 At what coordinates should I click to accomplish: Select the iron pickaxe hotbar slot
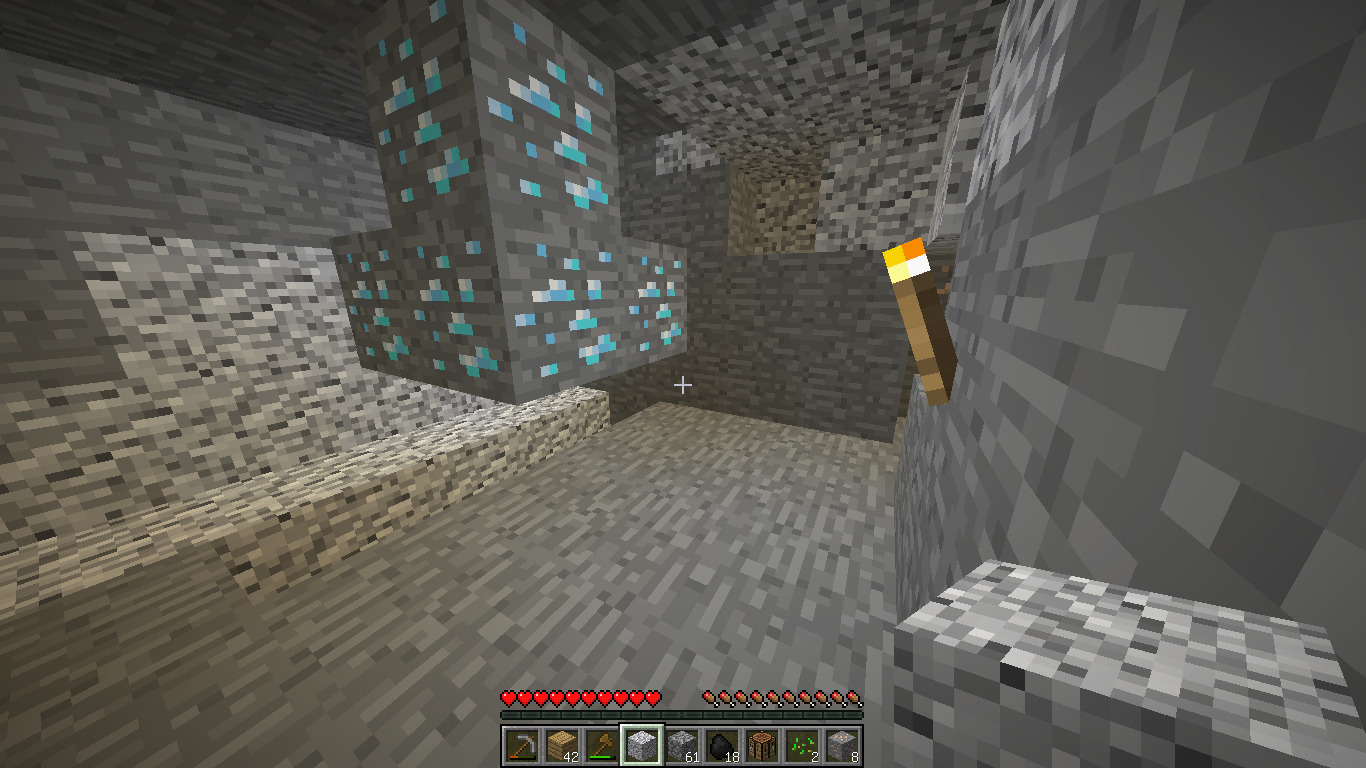click(x=522, y=745)
